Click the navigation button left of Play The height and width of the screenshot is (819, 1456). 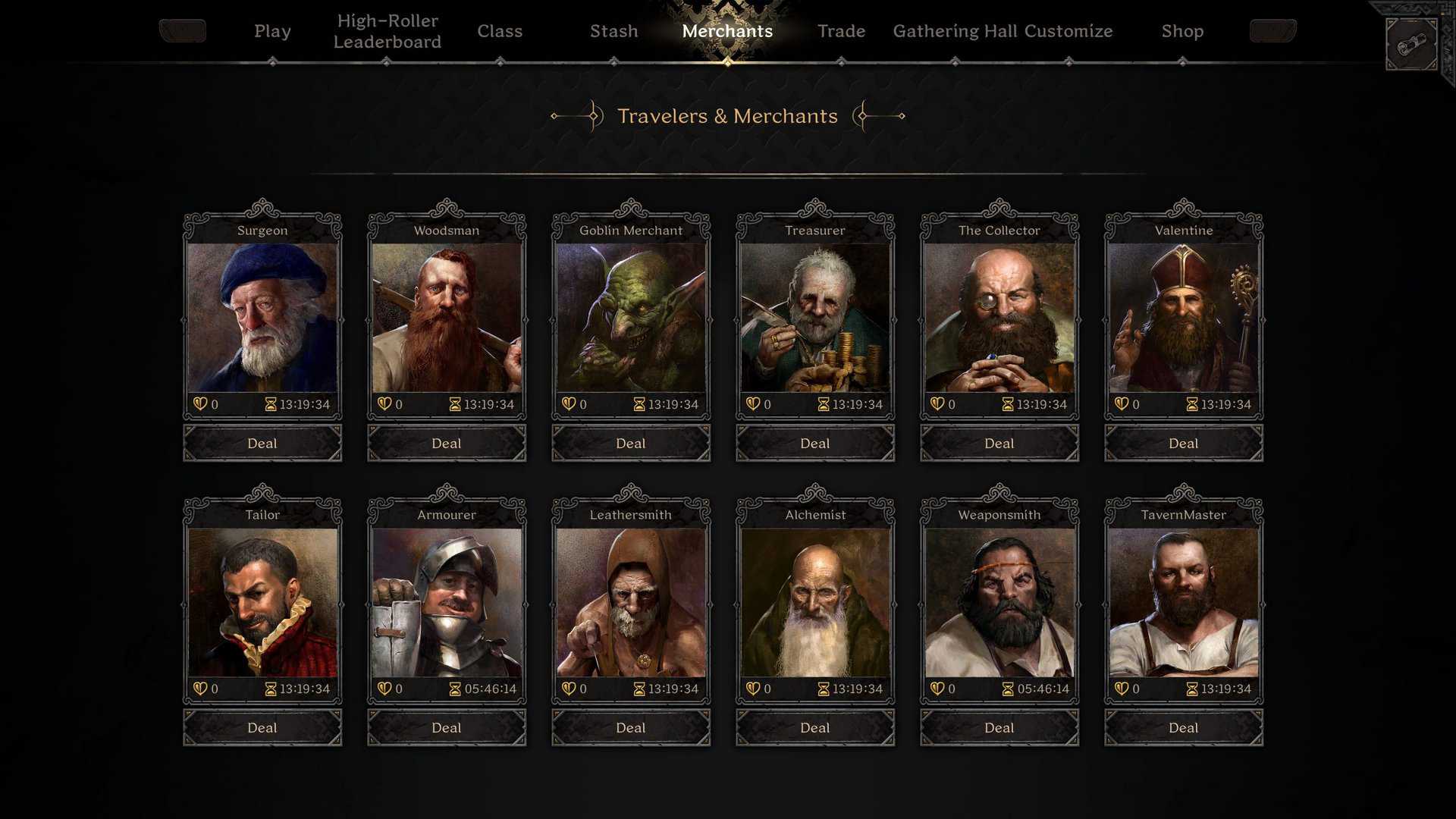tap(182, 31)
